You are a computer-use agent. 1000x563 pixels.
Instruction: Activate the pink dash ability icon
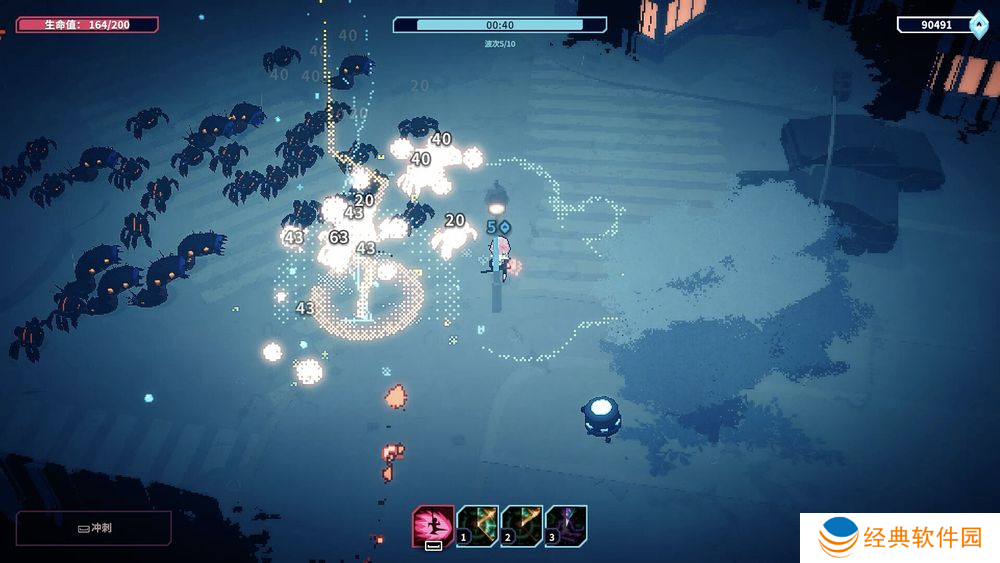point(433,526)
